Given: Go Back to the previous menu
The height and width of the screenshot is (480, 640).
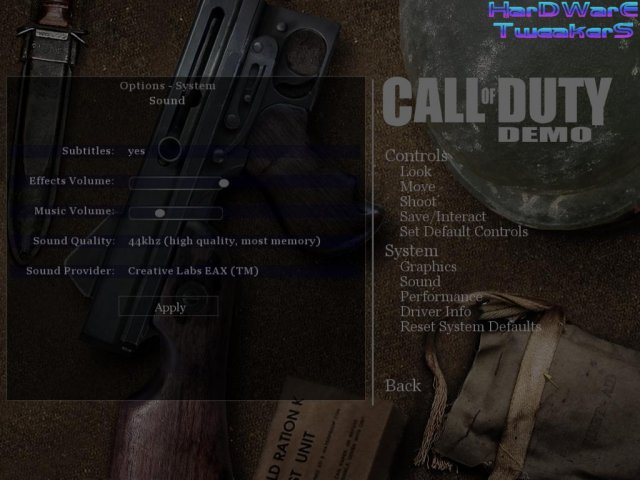Looking at the screenshot, I should tap(403, 386).
